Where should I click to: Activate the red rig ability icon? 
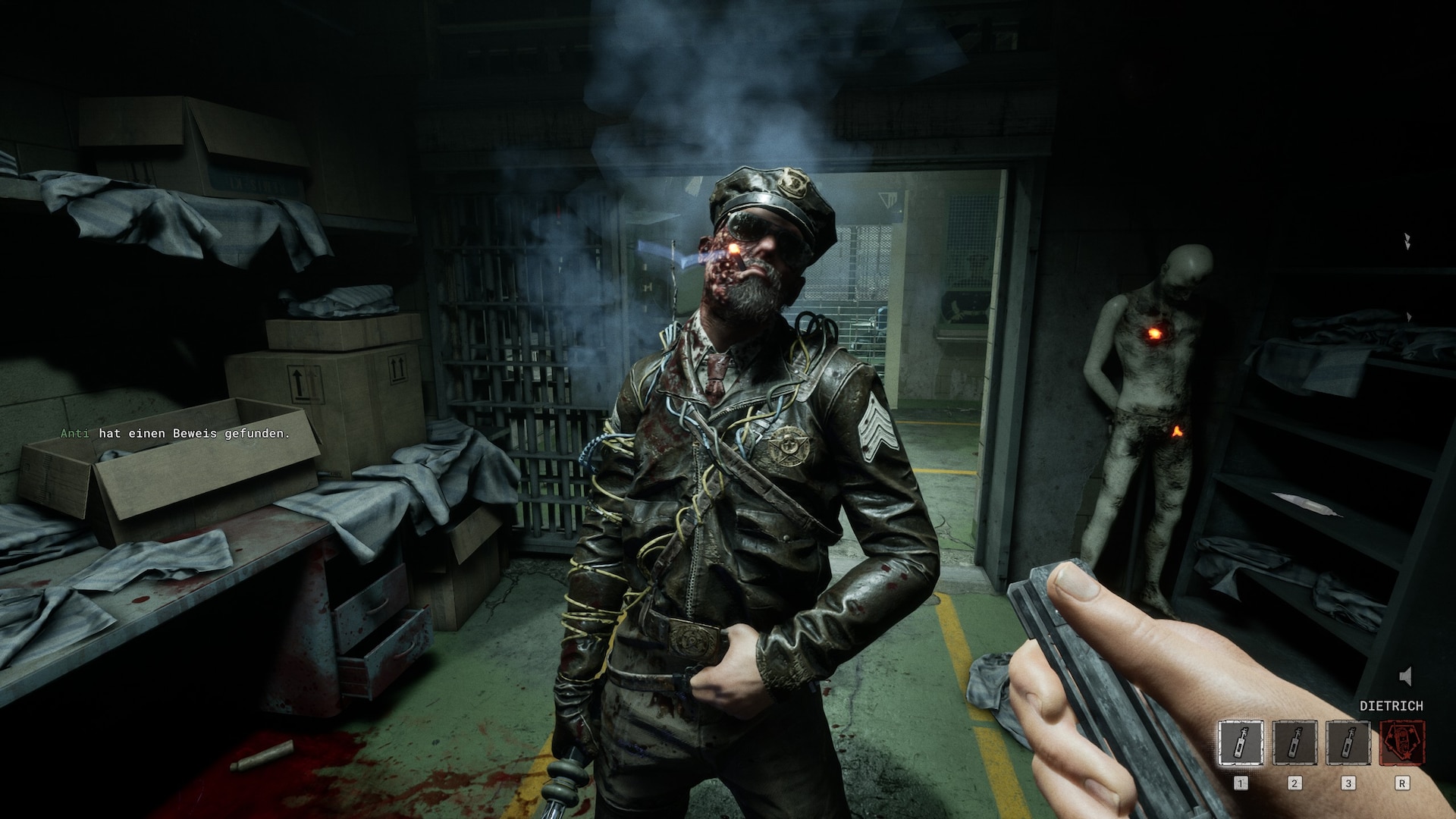pyautogui.click(x=1401, y=743)
